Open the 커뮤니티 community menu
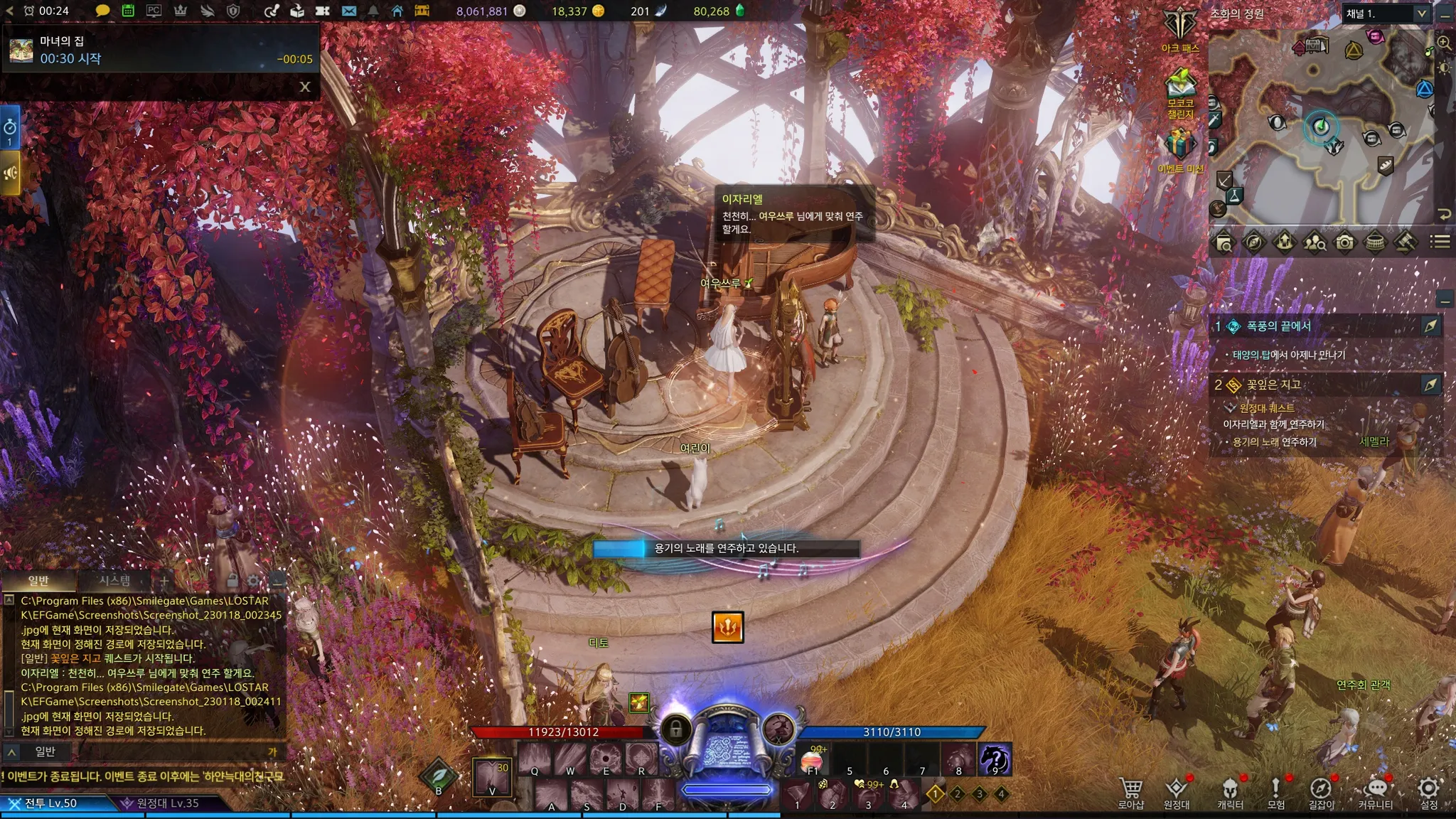Screen dimensions: 1456x819 (x=1375, y=791)
